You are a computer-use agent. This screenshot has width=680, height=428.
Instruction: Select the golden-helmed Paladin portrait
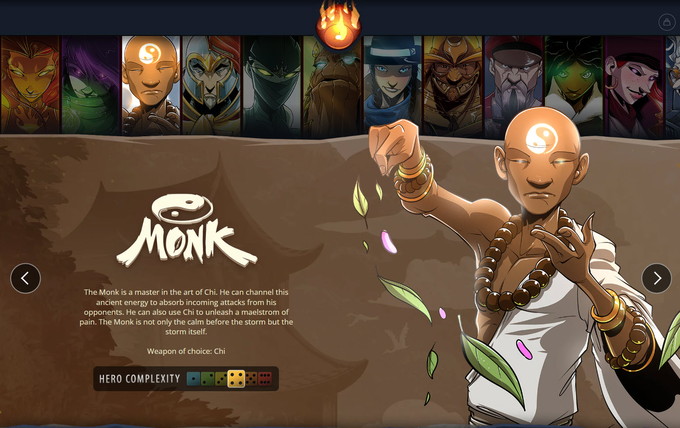click(x=211, y=85)
